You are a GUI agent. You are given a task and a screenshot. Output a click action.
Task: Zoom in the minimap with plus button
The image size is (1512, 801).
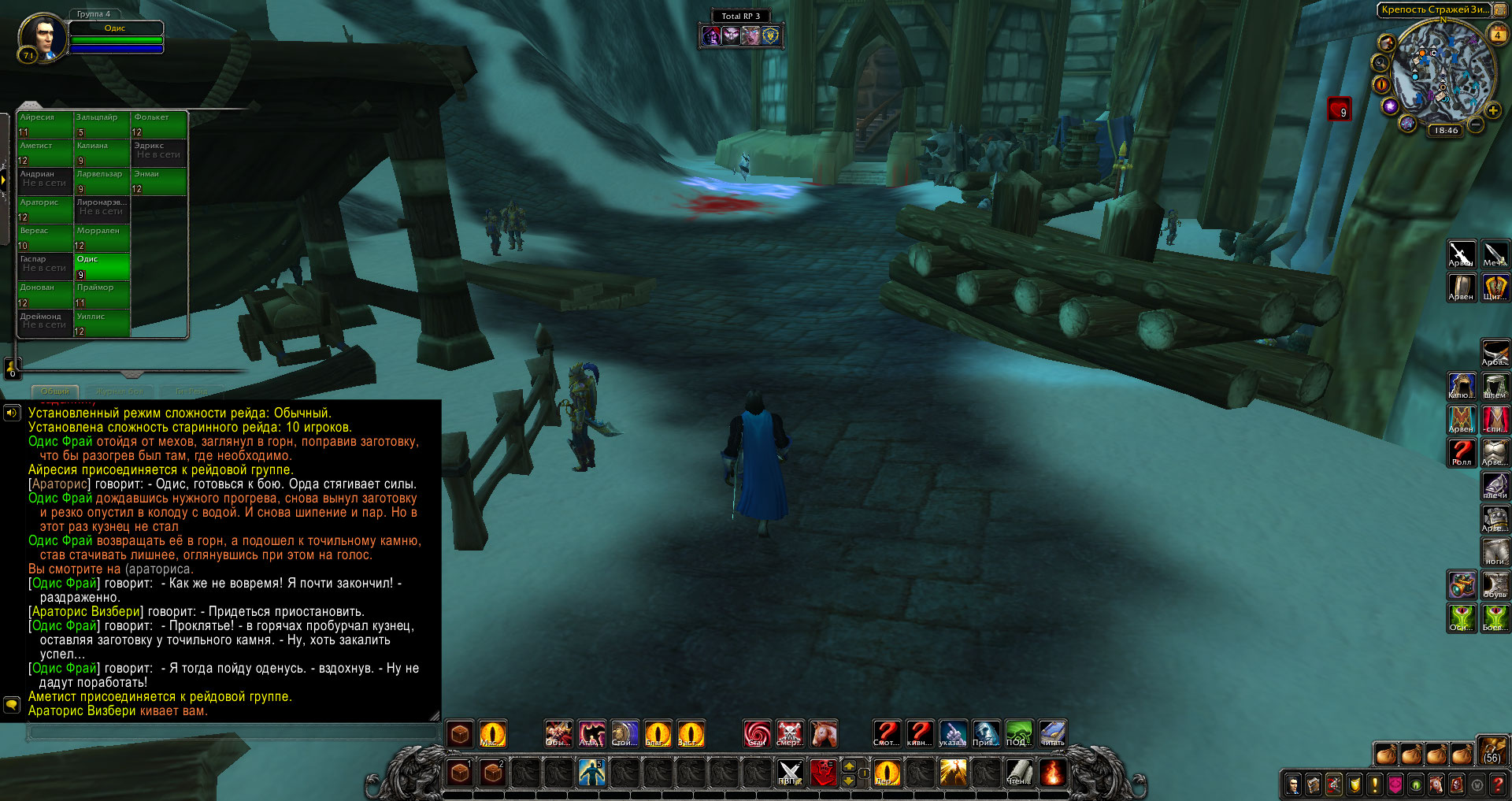[1492, 111]
